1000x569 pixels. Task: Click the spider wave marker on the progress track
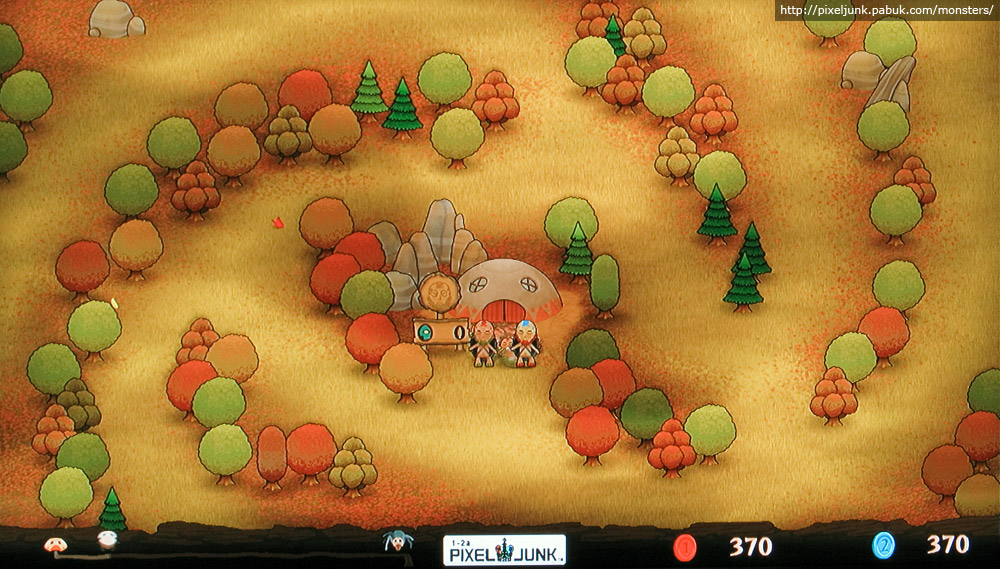coord(397,543)
